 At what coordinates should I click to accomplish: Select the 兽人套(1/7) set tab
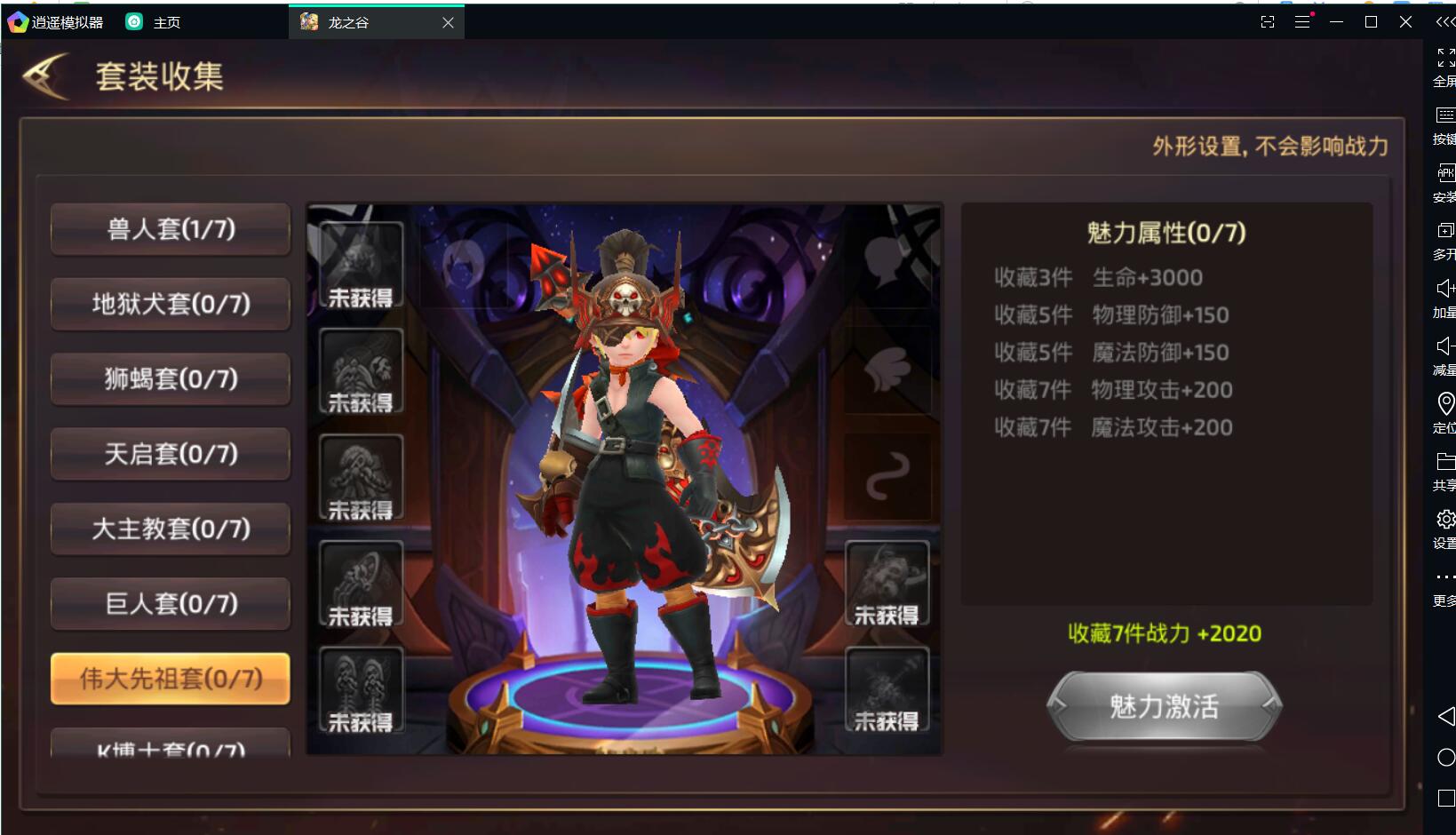[171, 229]
